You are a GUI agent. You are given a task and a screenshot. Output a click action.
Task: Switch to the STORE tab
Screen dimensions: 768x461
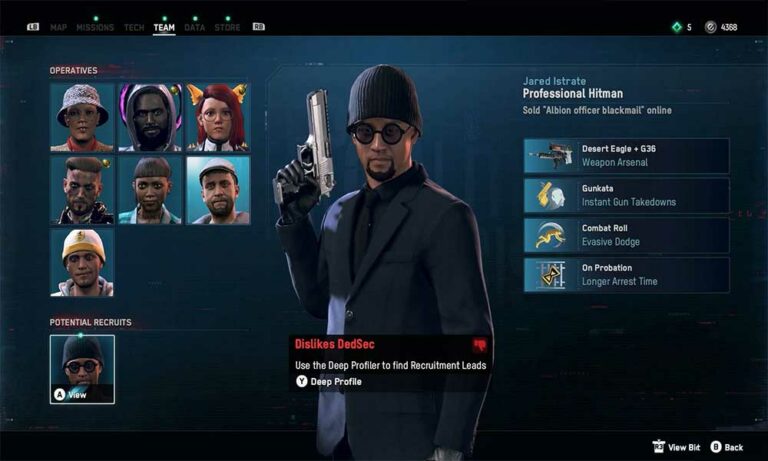227,27
